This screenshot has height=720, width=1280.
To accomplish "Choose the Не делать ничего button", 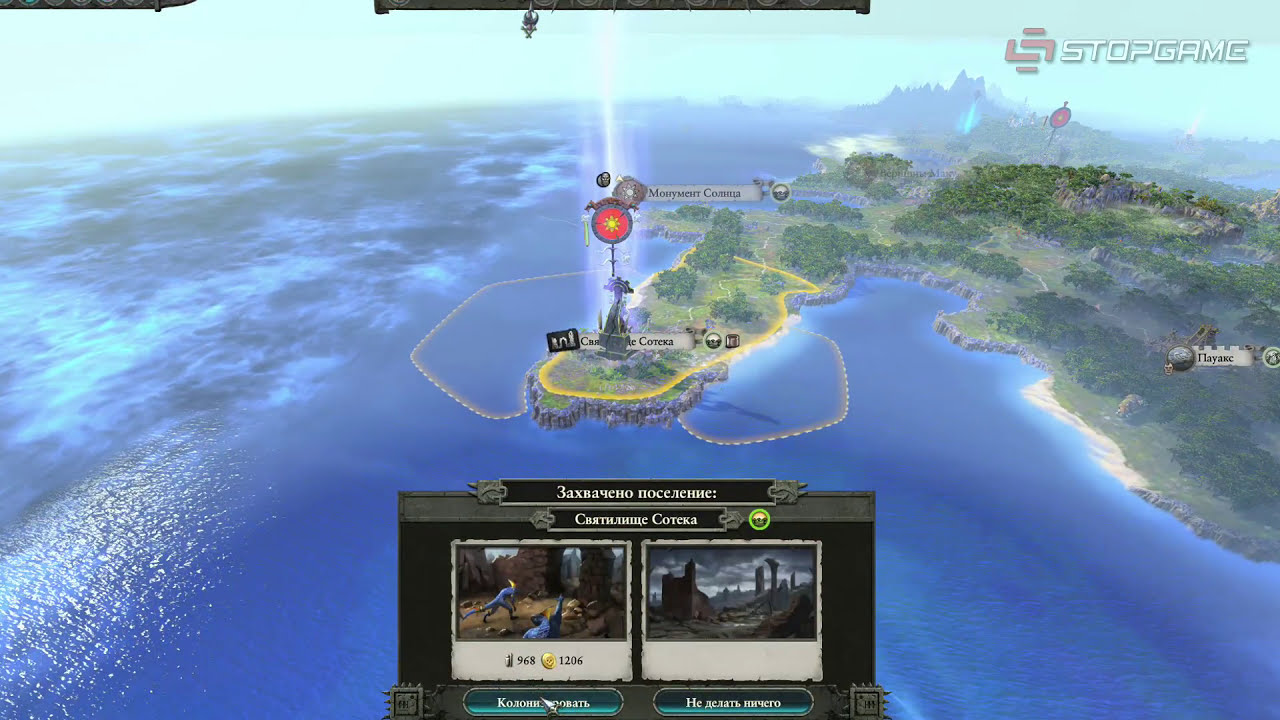I will click(733, 702).
